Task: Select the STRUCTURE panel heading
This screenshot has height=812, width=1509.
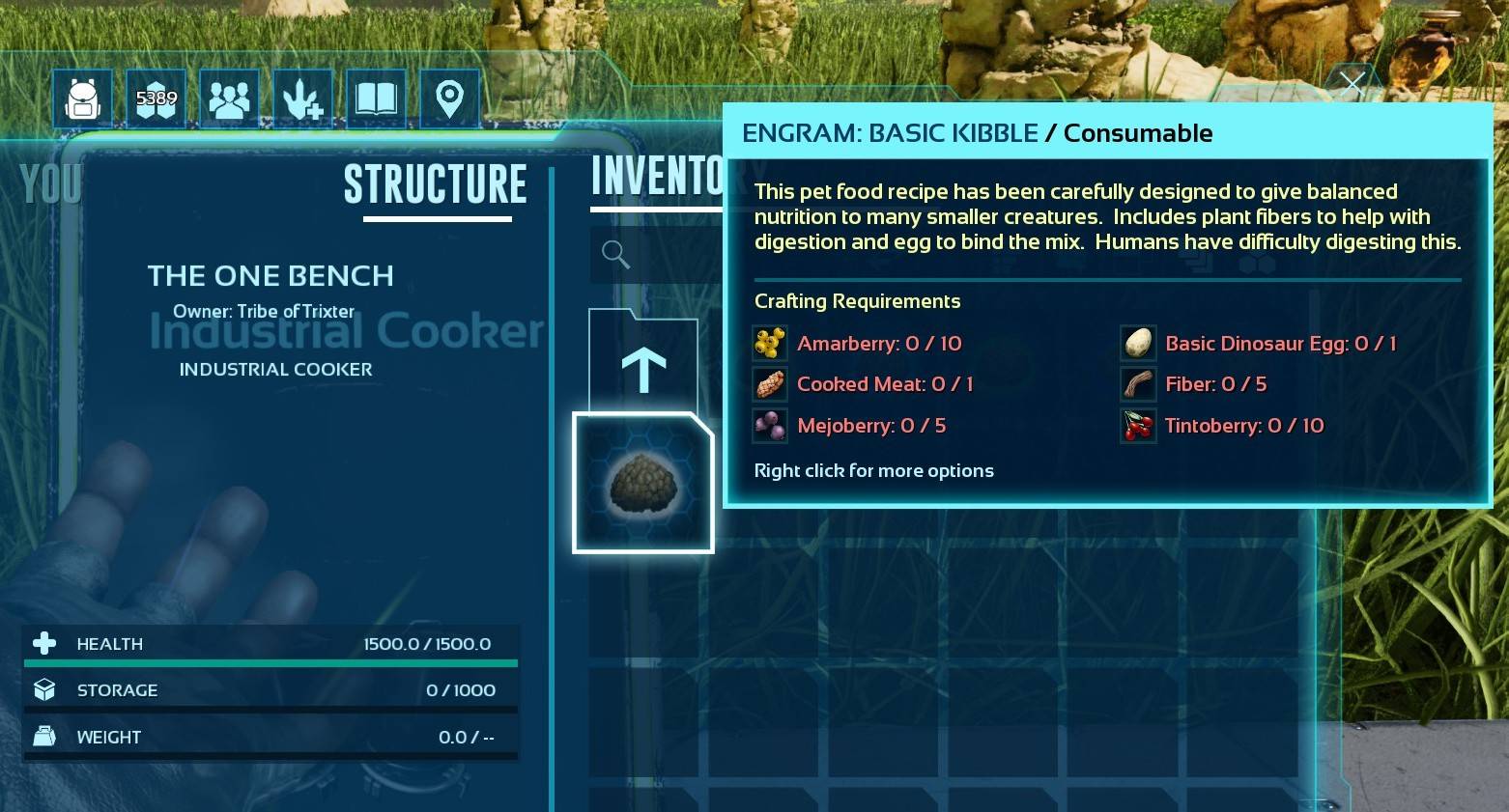Action: pos(436,184)
